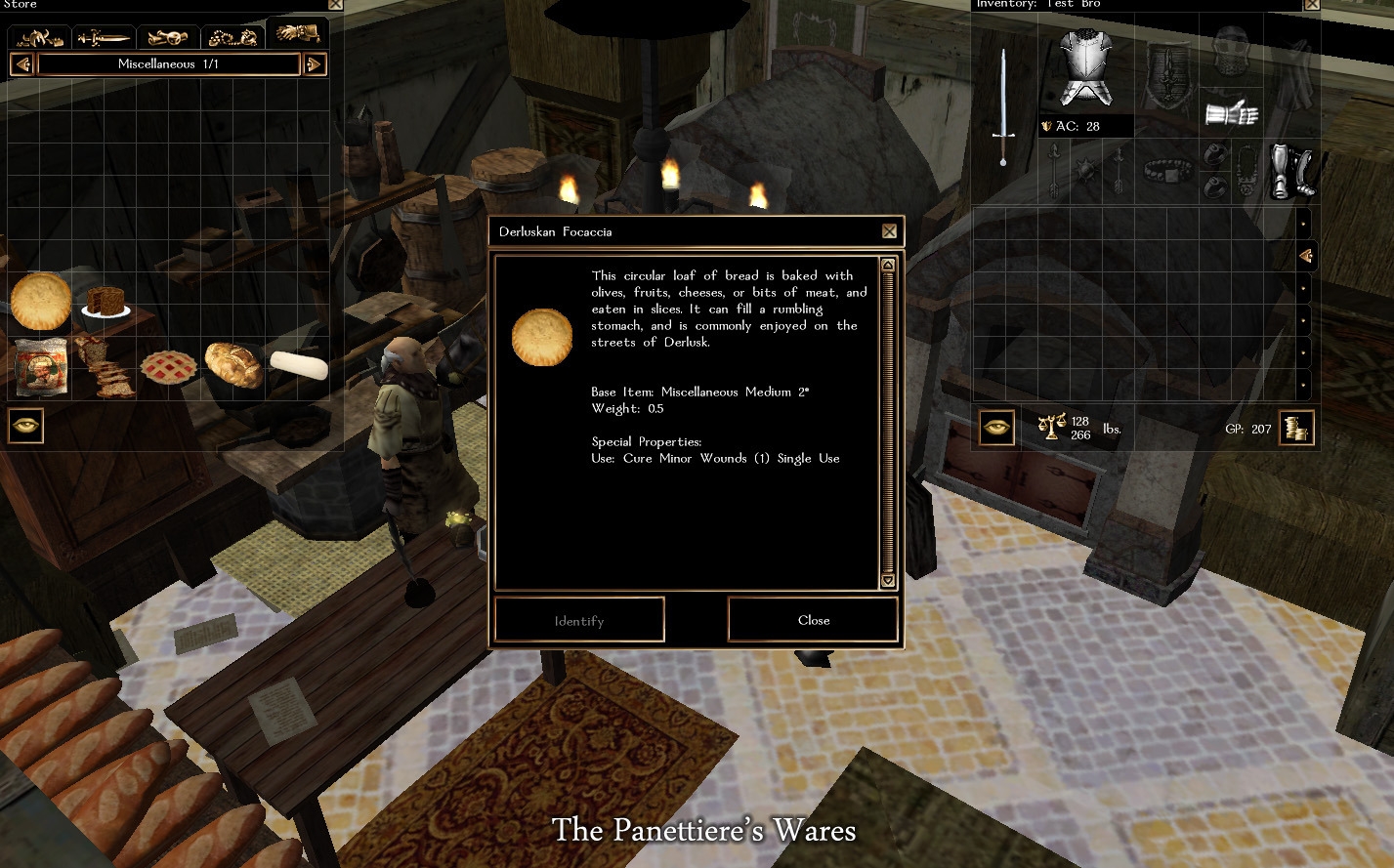Show the potions and scrolls store tab
The height and width of the screenshot is (868, 1394).
168,37
